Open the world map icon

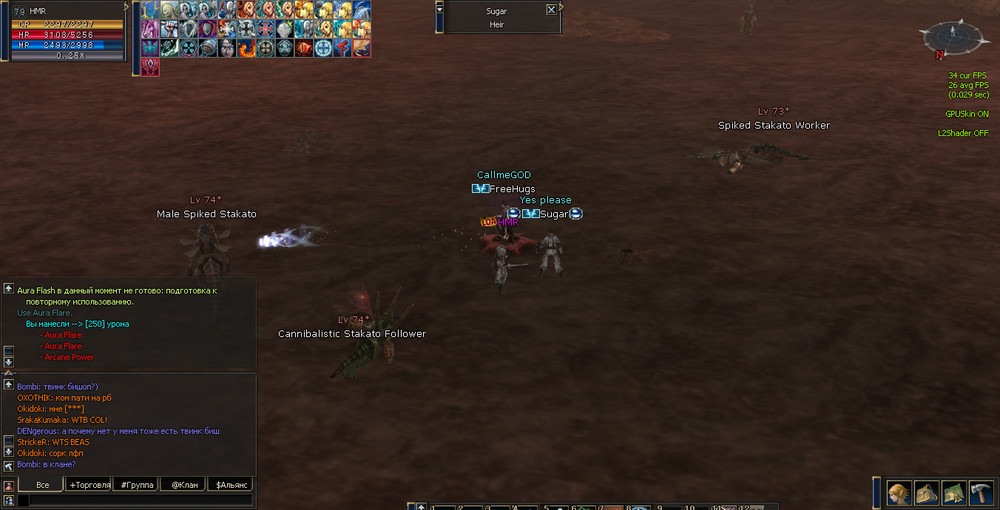point(953,493)
